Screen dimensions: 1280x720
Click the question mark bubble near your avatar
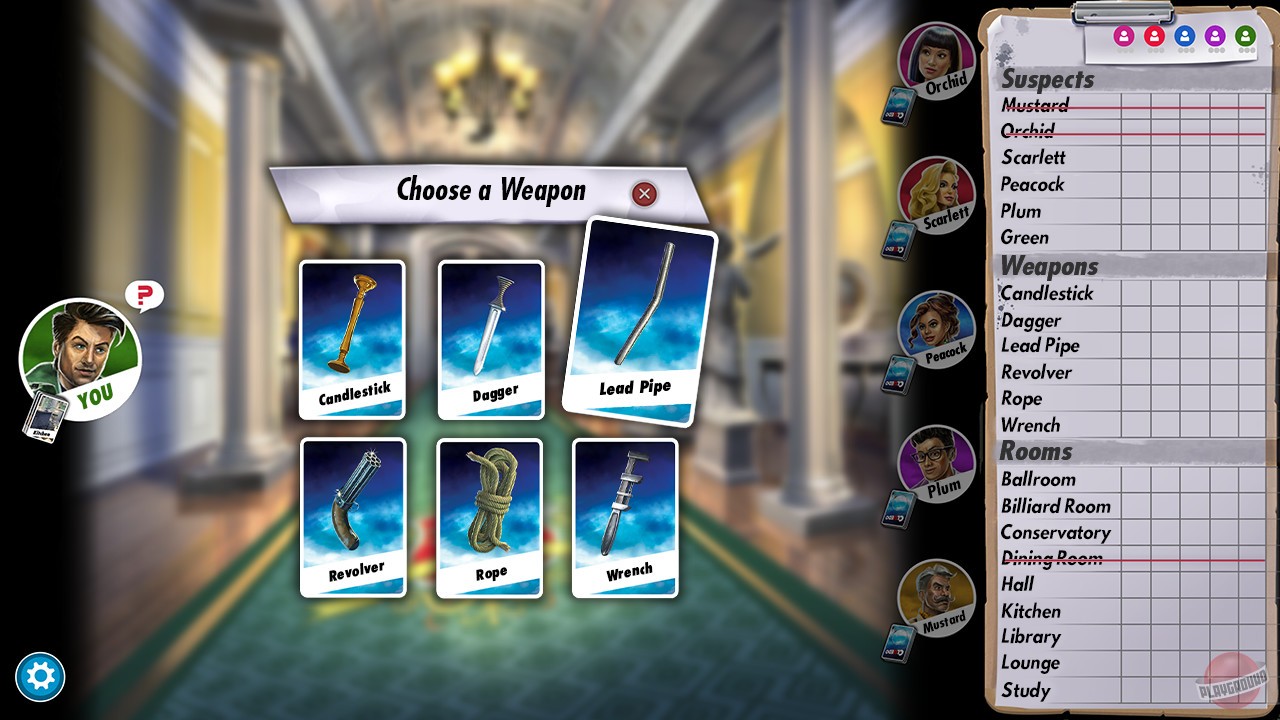[x=143, y=295]
